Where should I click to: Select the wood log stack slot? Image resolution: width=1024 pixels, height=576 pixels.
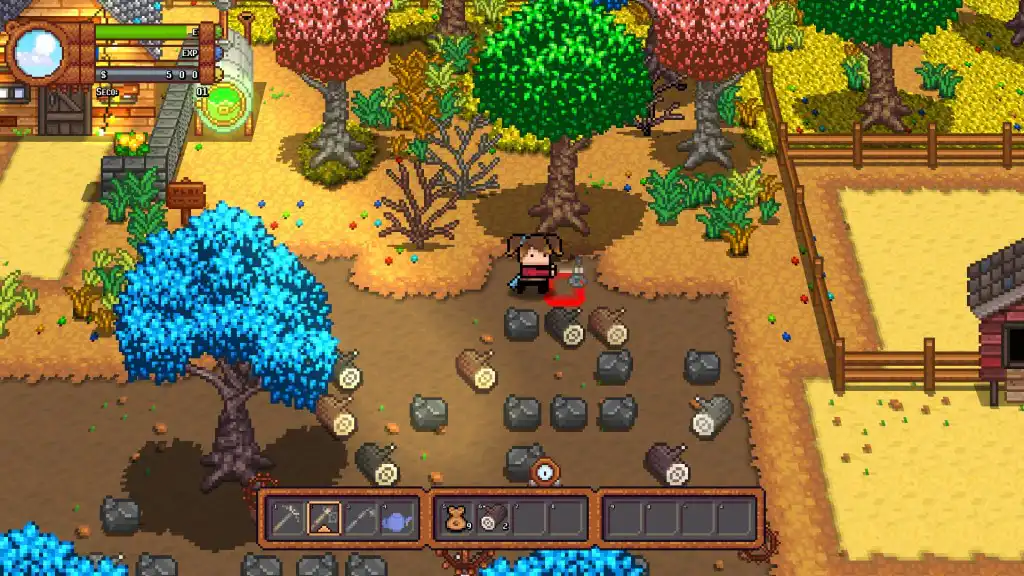tap(494, 518)
